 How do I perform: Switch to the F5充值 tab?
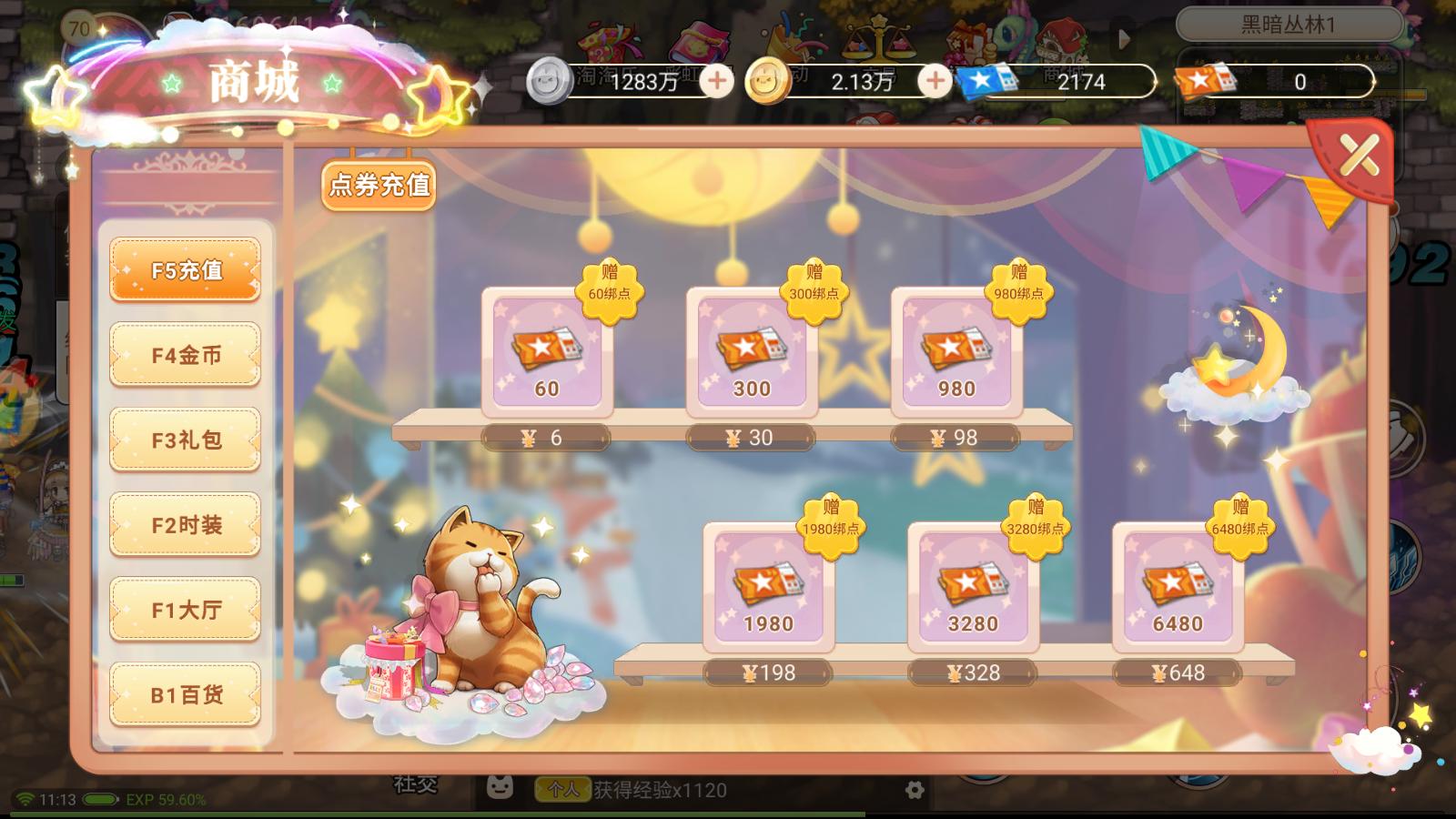[x=186, y=270]
